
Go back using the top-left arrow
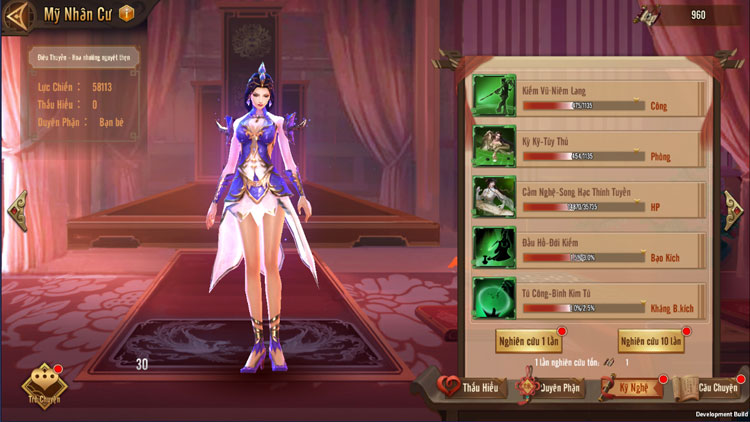[18, 15]
